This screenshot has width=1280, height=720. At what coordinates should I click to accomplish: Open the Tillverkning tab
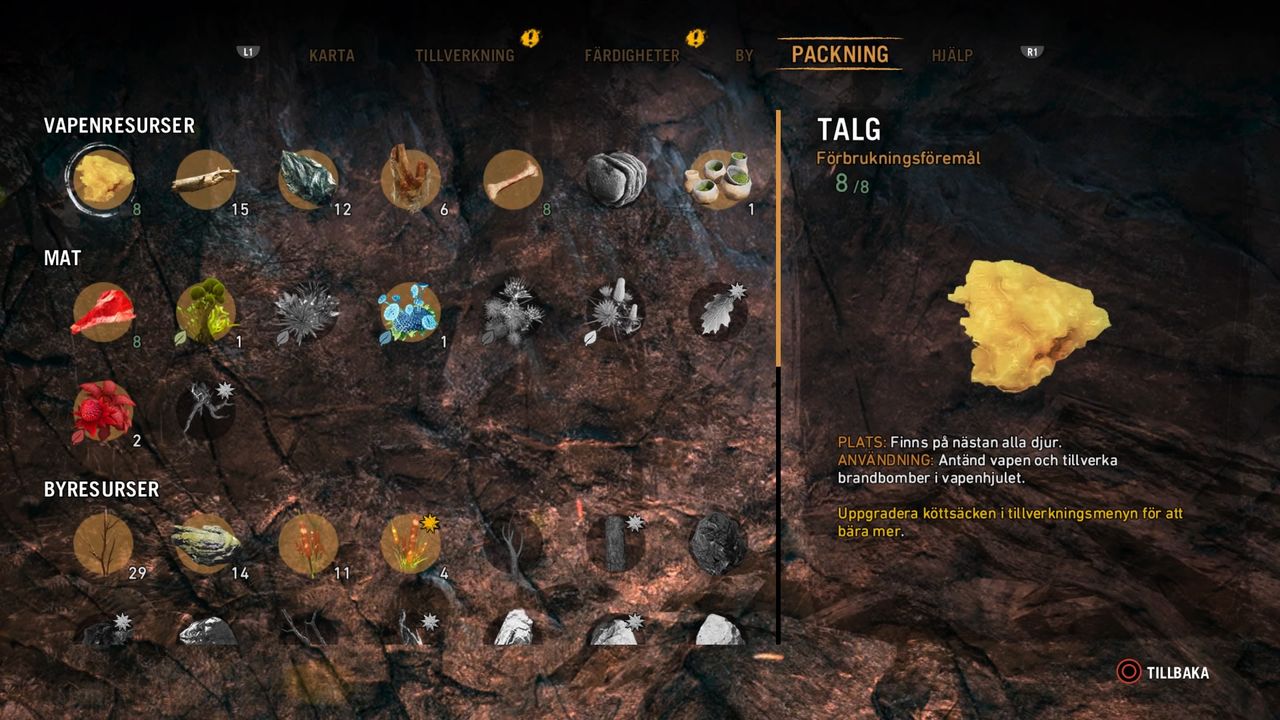[x=464, y=56]
